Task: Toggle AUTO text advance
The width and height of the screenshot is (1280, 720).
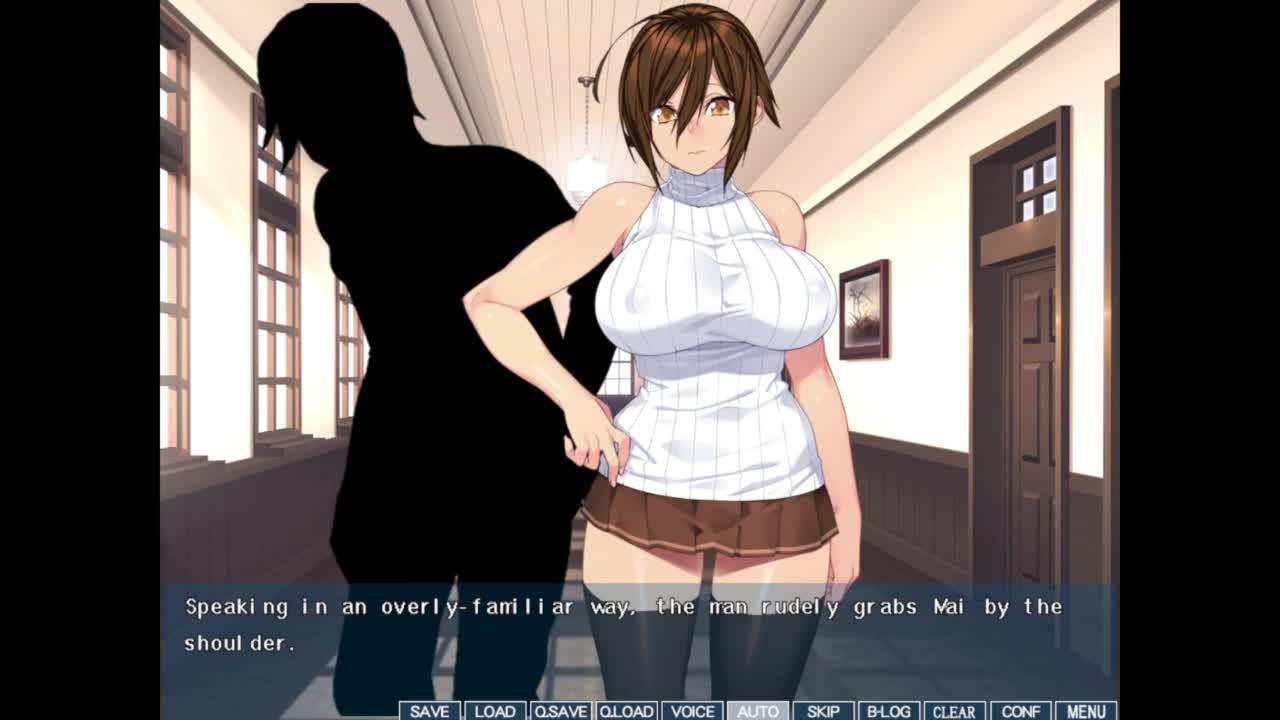Action: point(757,711)
